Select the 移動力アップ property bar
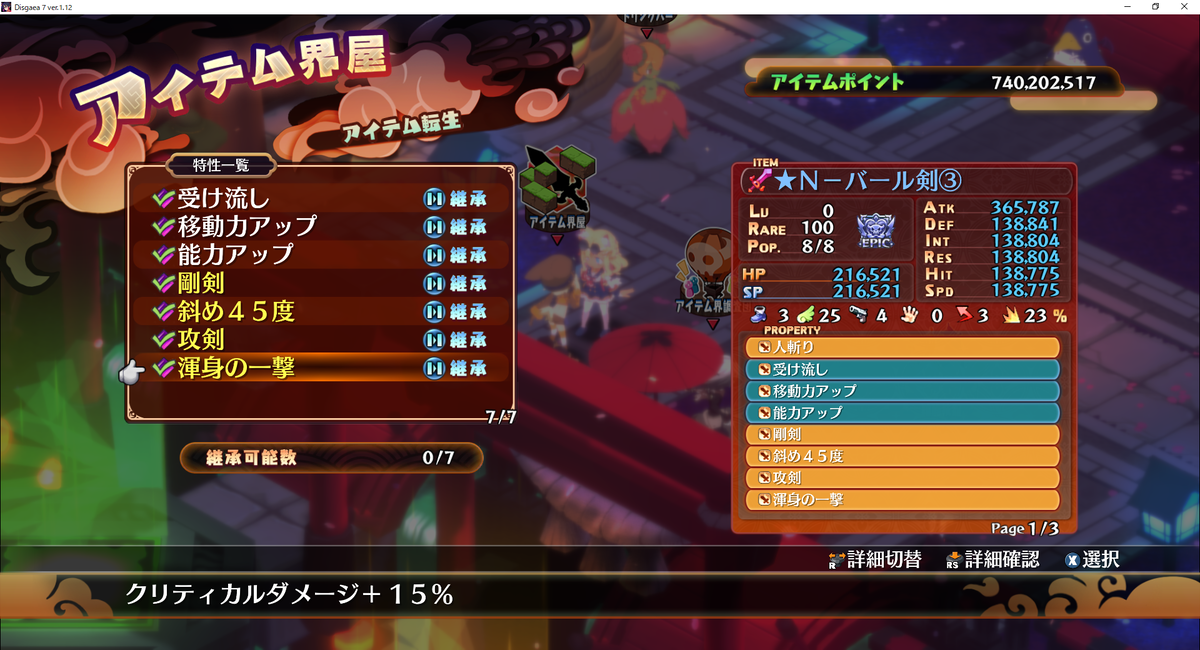Screen dimensions: 1200x650 click(902, 391)
